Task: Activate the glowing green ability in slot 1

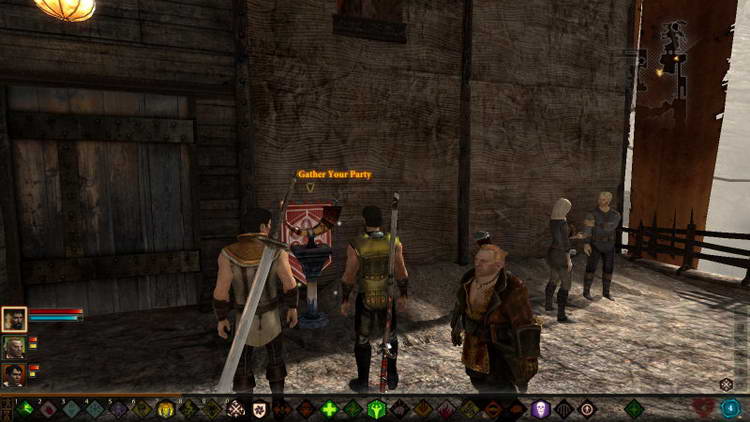Action: [24, 408]
